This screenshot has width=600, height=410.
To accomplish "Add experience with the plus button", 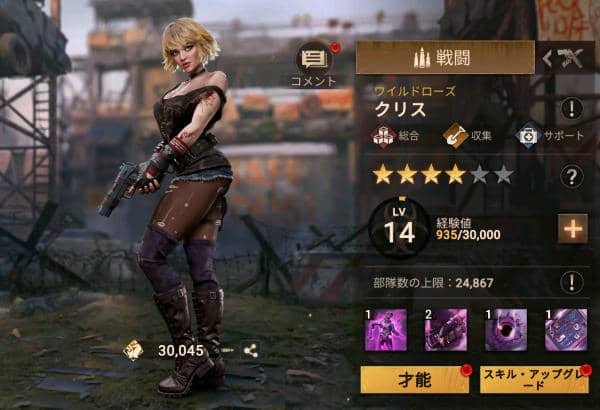I will 572,229.
